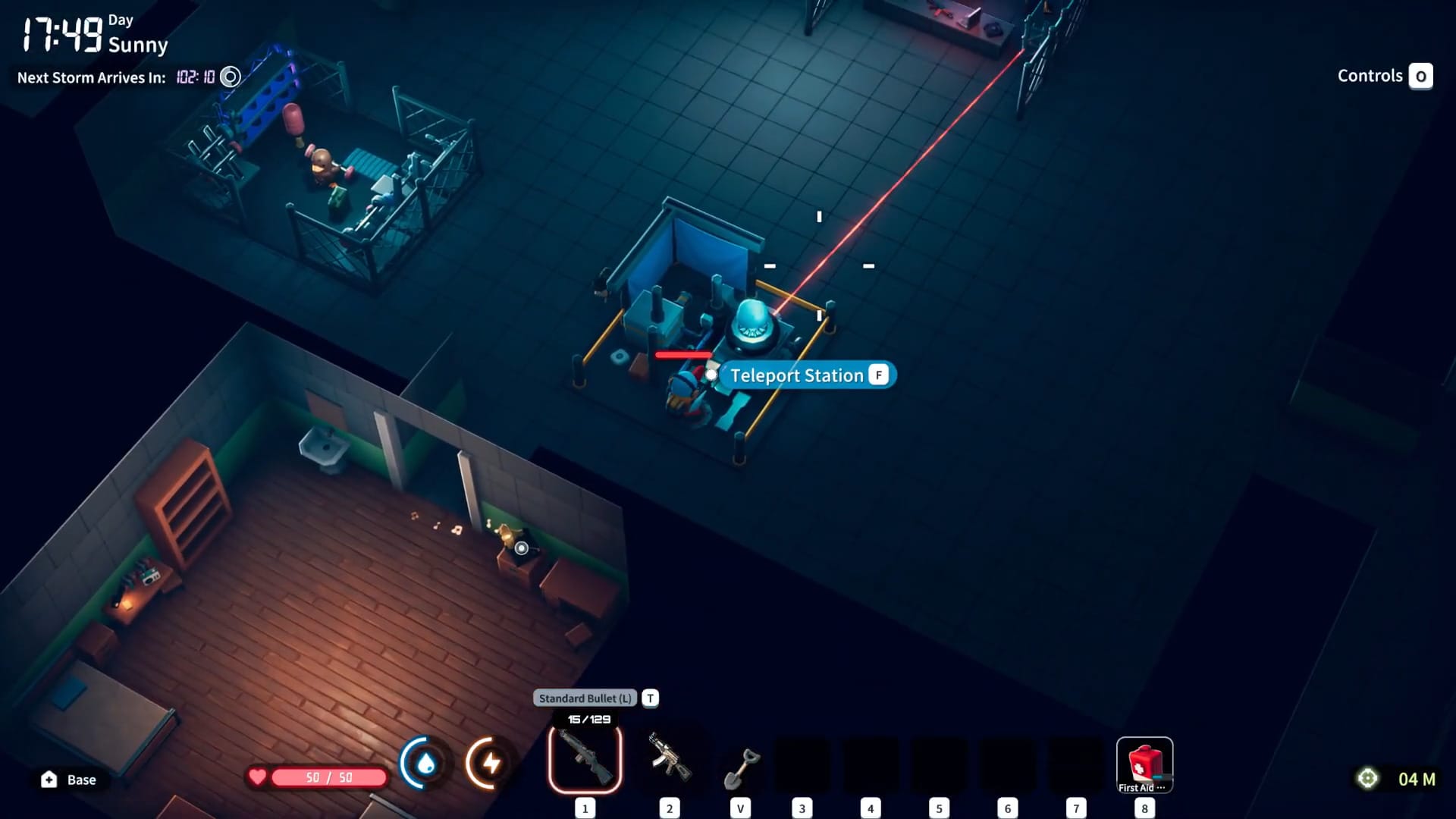The height and width of the screenshot is (819, 1456).
Task: Toggle the Controls overlay with the O button
Action: (x=1421, y=76)
